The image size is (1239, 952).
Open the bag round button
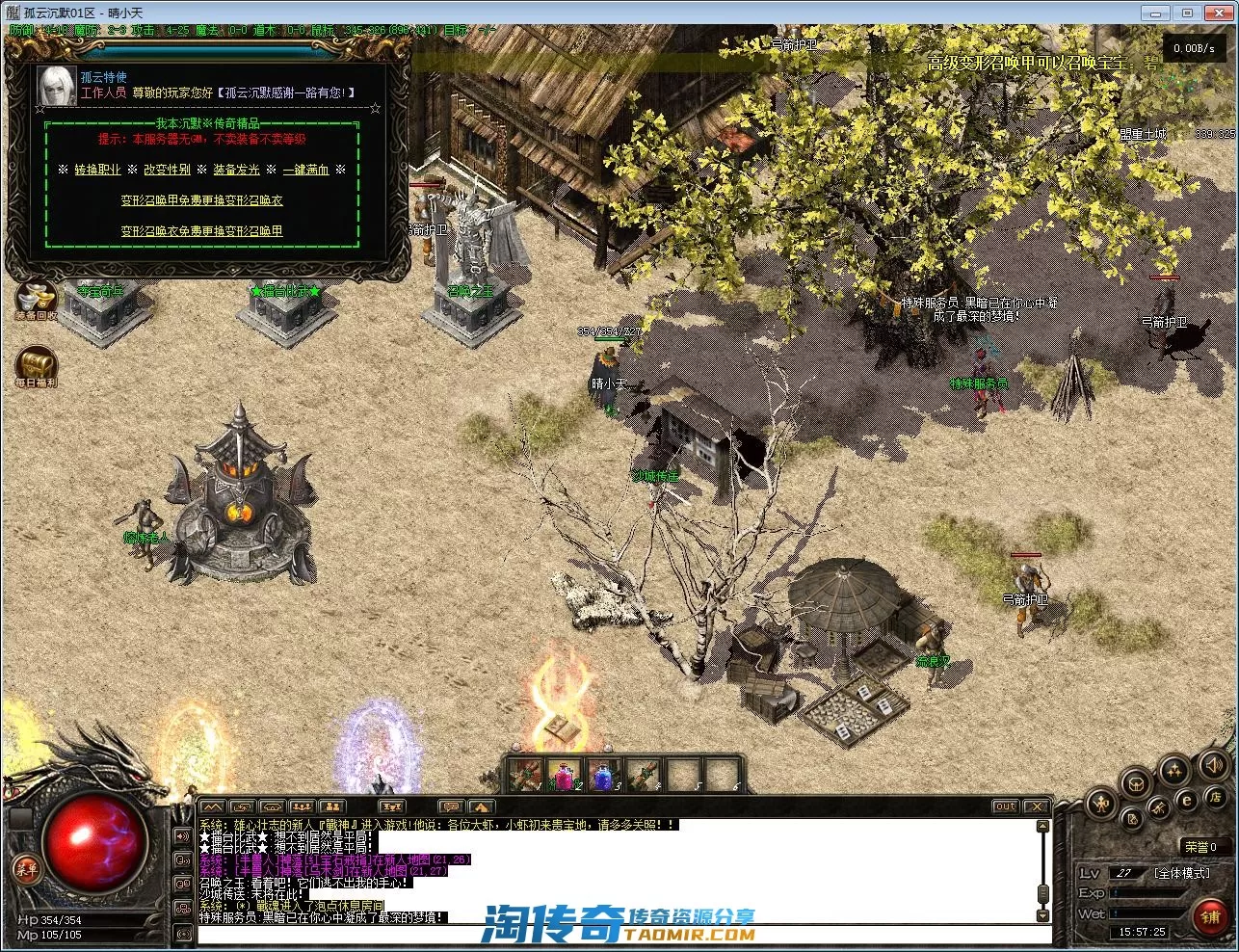pos(1137,781)
